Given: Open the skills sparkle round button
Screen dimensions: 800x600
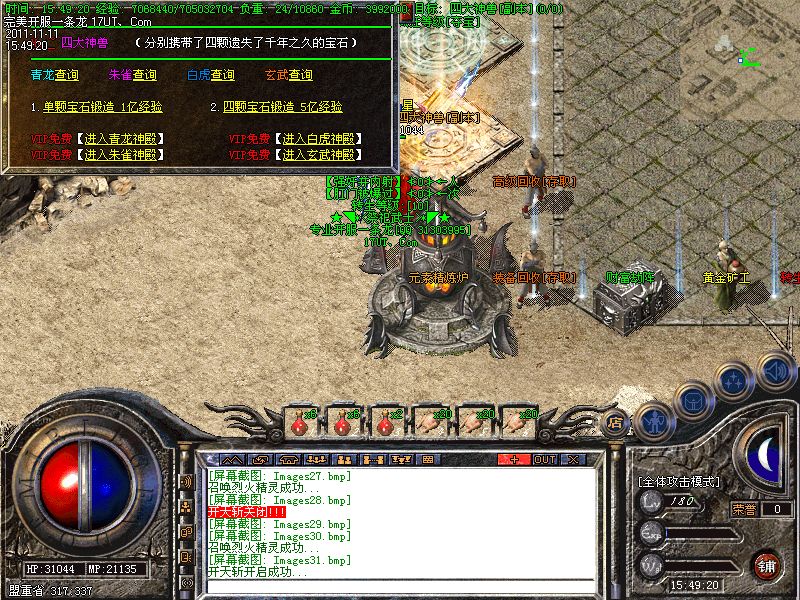Looking at the screenshot, I should point(735,380).
